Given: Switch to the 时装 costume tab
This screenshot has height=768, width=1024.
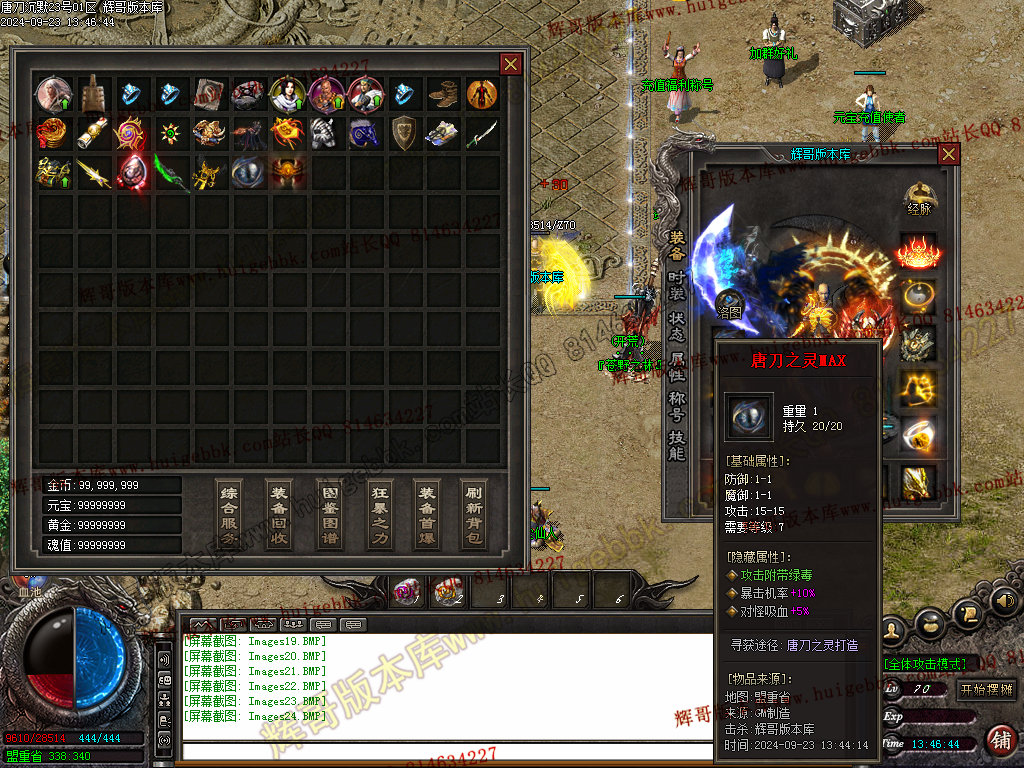Looking at the screenshot, I should (677, 282).
